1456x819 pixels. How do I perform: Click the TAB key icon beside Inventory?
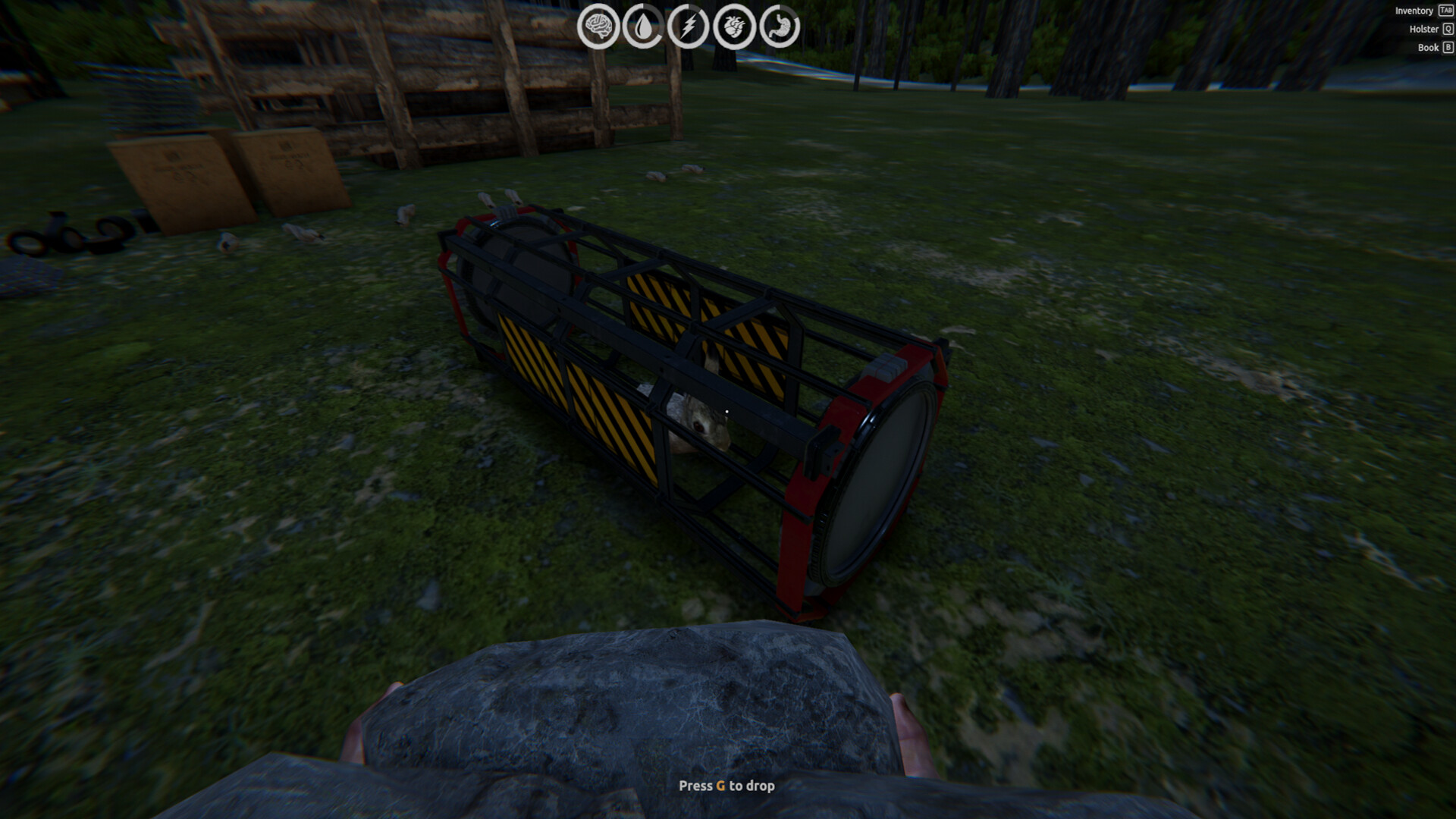[1445, 11]
